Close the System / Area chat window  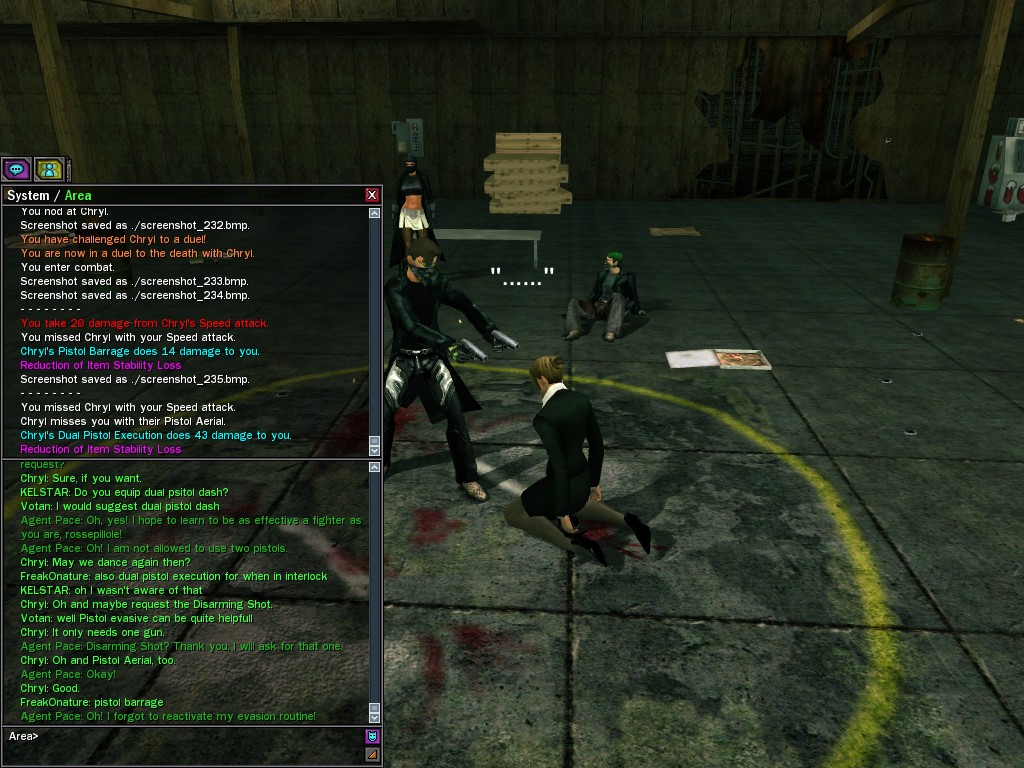pos(372,195)
